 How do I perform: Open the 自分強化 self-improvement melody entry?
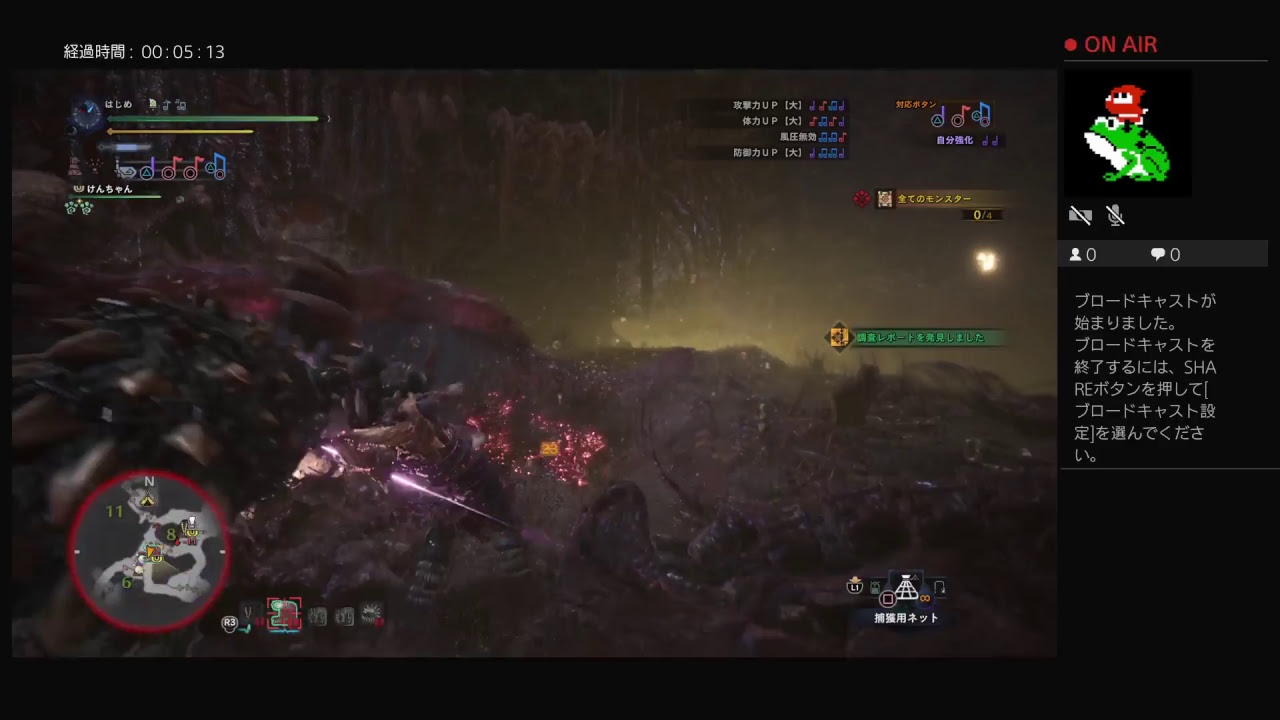pos(957,141)
